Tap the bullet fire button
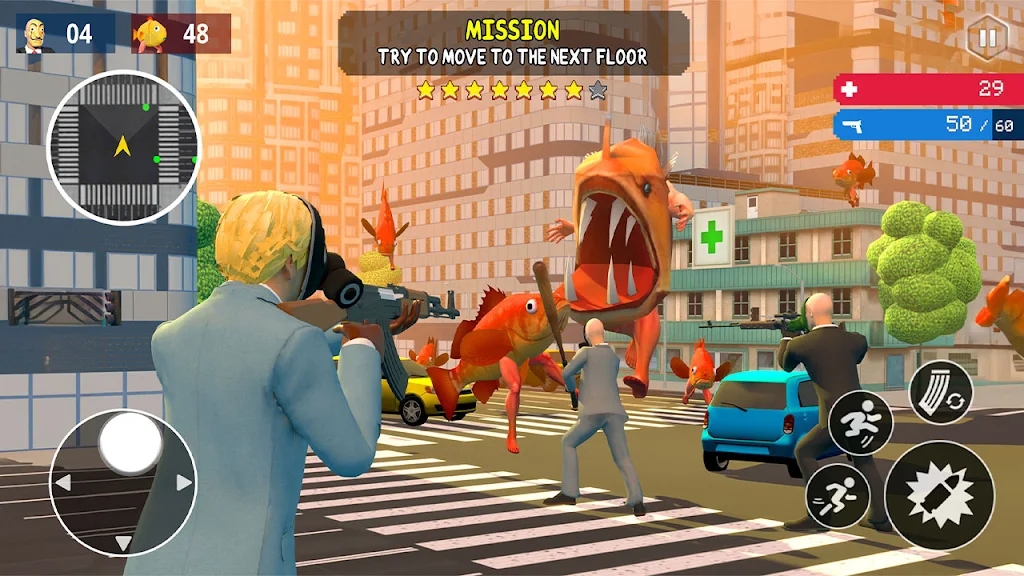Image resolution: width=1024 pixels, height=576 pixels. click(x=938, y=494)
